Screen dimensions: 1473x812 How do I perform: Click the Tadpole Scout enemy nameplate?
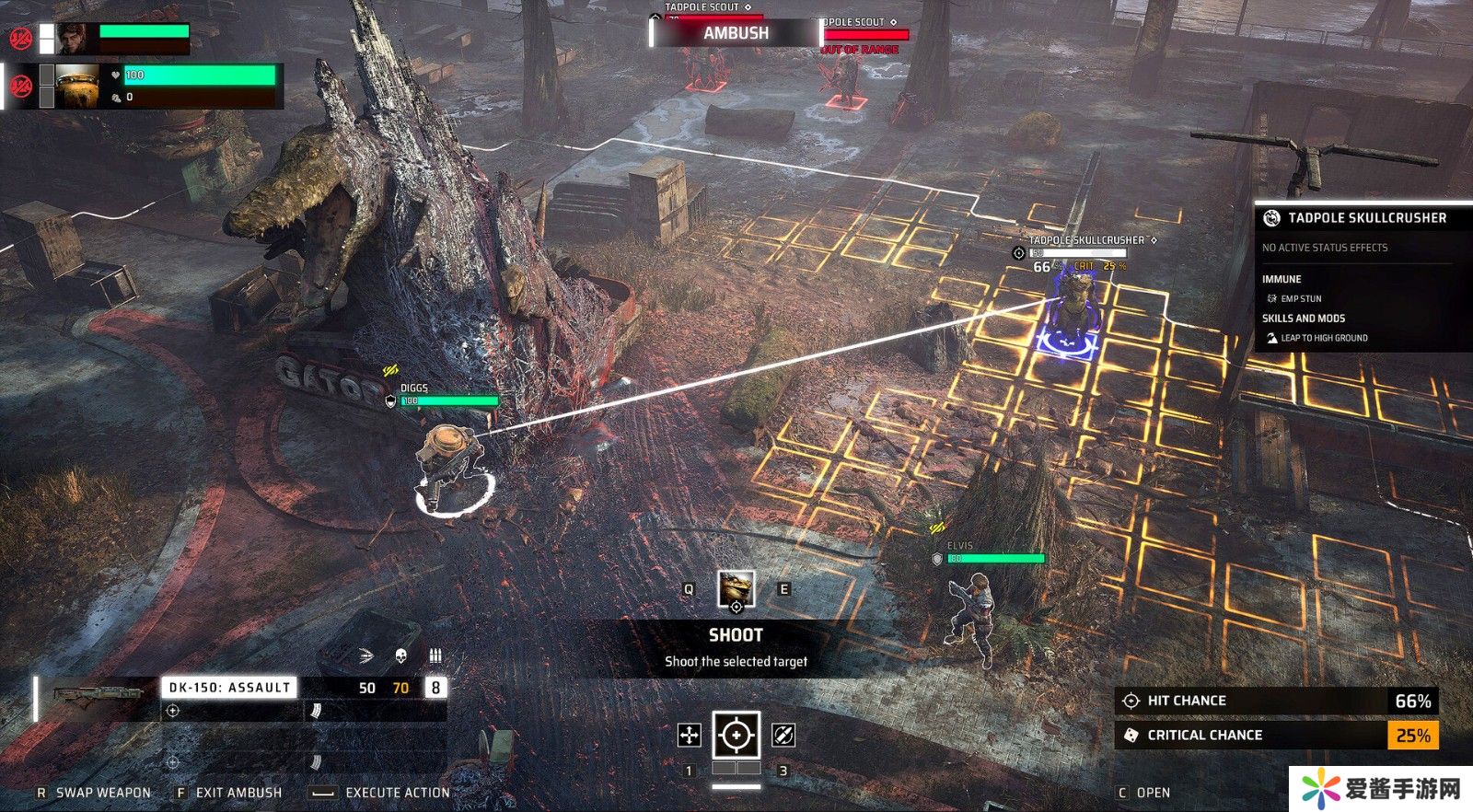pyautogui.click(x=707, y=8)
